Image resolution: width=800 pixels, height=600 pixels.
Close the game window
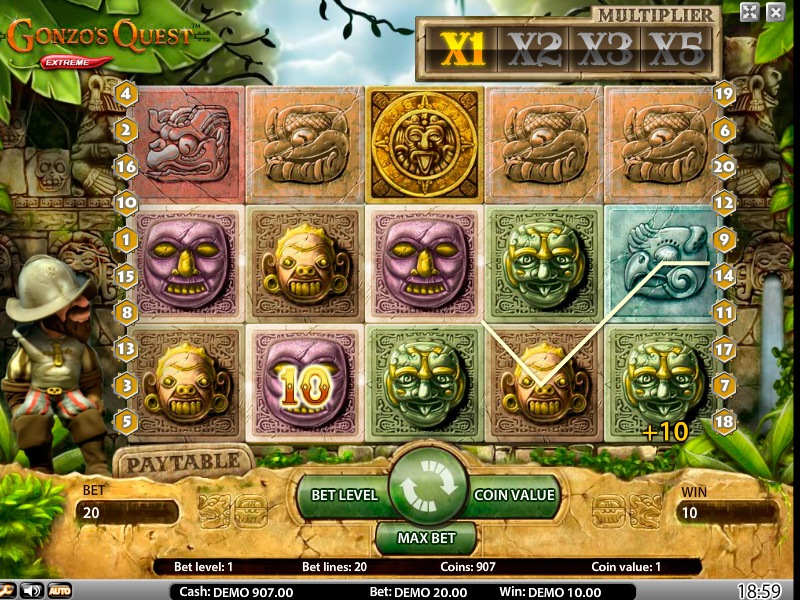coord(776,12)
